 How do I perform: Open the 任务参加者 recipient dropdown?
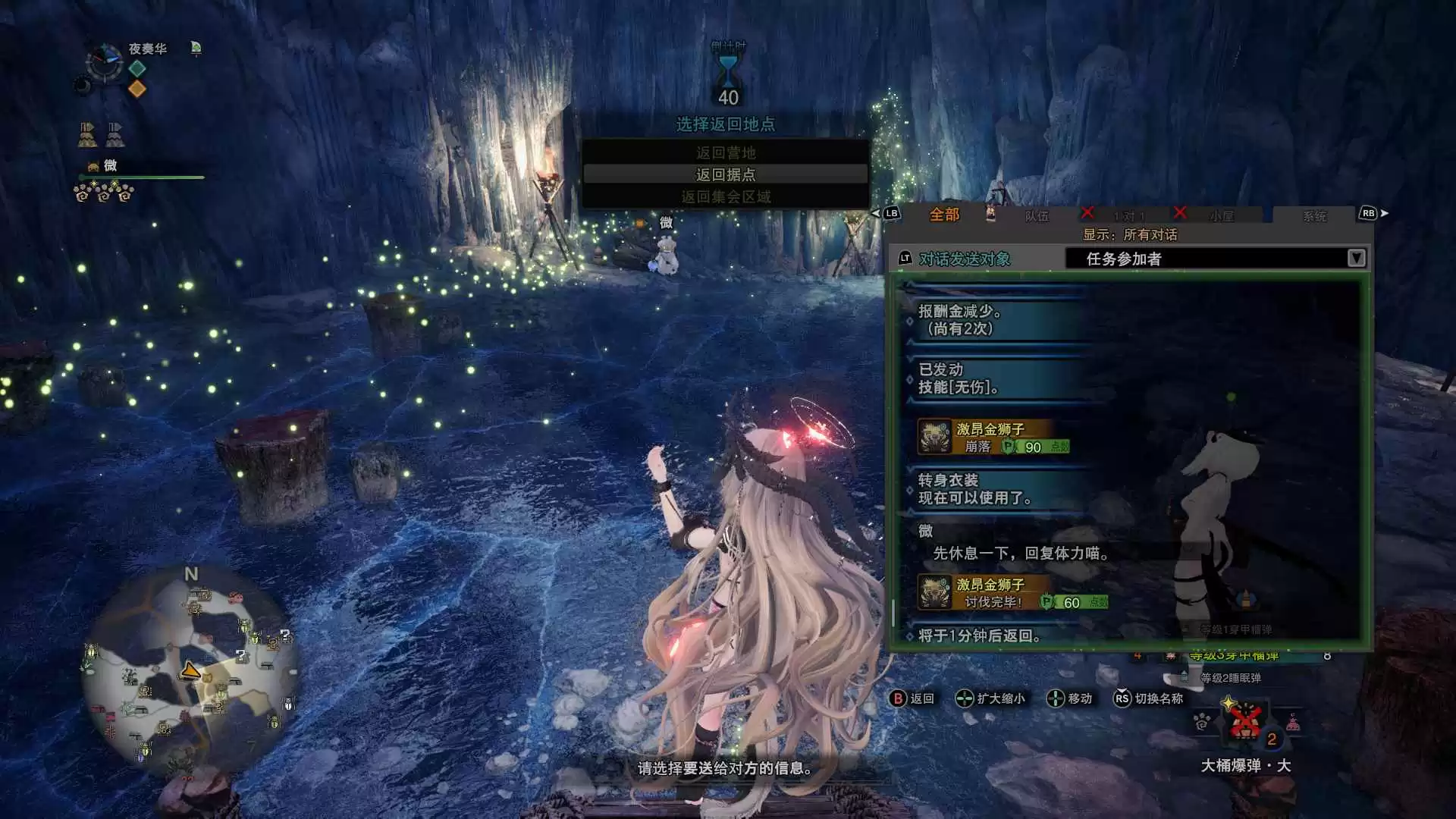point(1216,259)
